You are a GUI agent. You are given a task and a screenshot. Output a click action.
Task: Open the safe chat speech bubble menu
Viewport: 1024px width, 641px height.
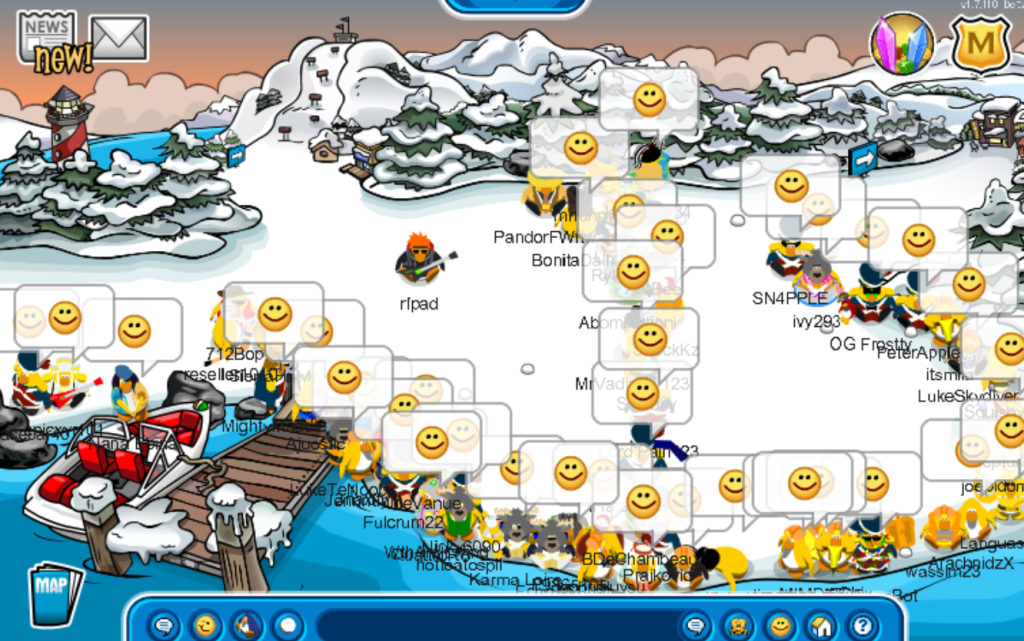[x=164, y=626]
